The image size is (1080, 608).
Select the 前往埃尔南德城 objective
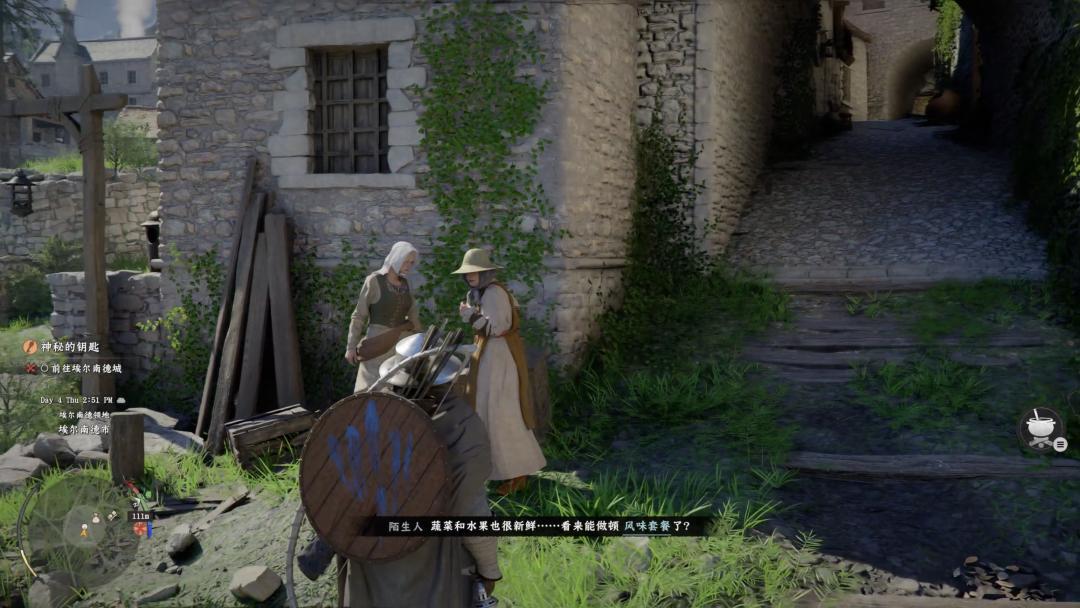point(80,368)
